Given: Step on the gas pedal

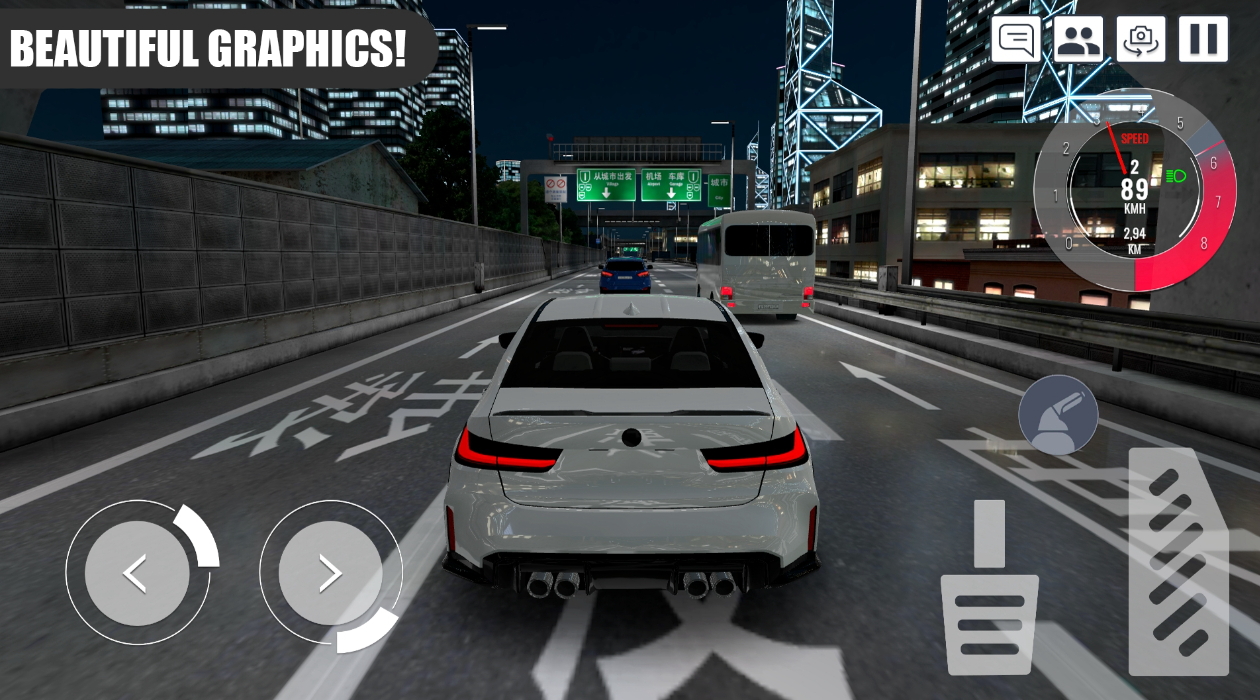Looking at the screenshot, I should [1178, 560].
